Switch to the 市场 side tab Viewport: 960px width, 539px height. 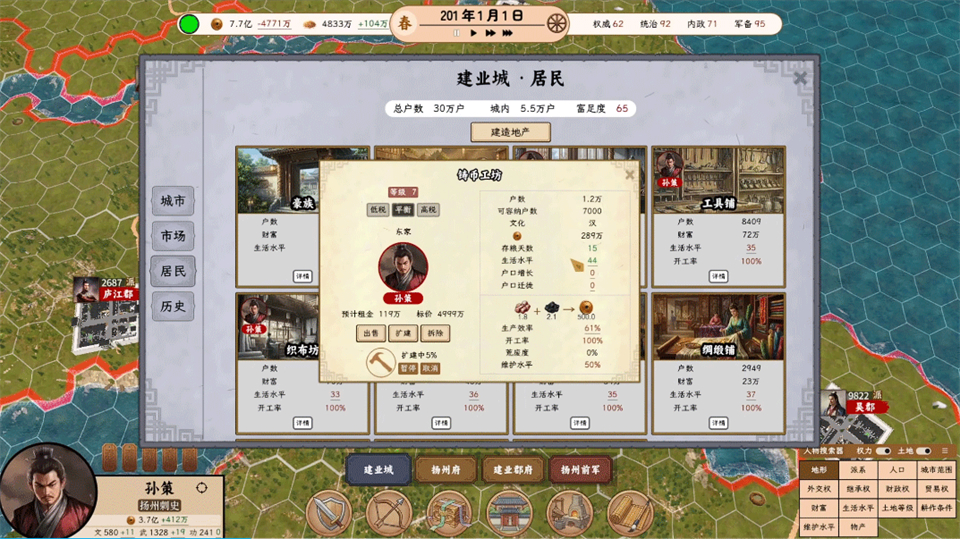tap(172, 236)
